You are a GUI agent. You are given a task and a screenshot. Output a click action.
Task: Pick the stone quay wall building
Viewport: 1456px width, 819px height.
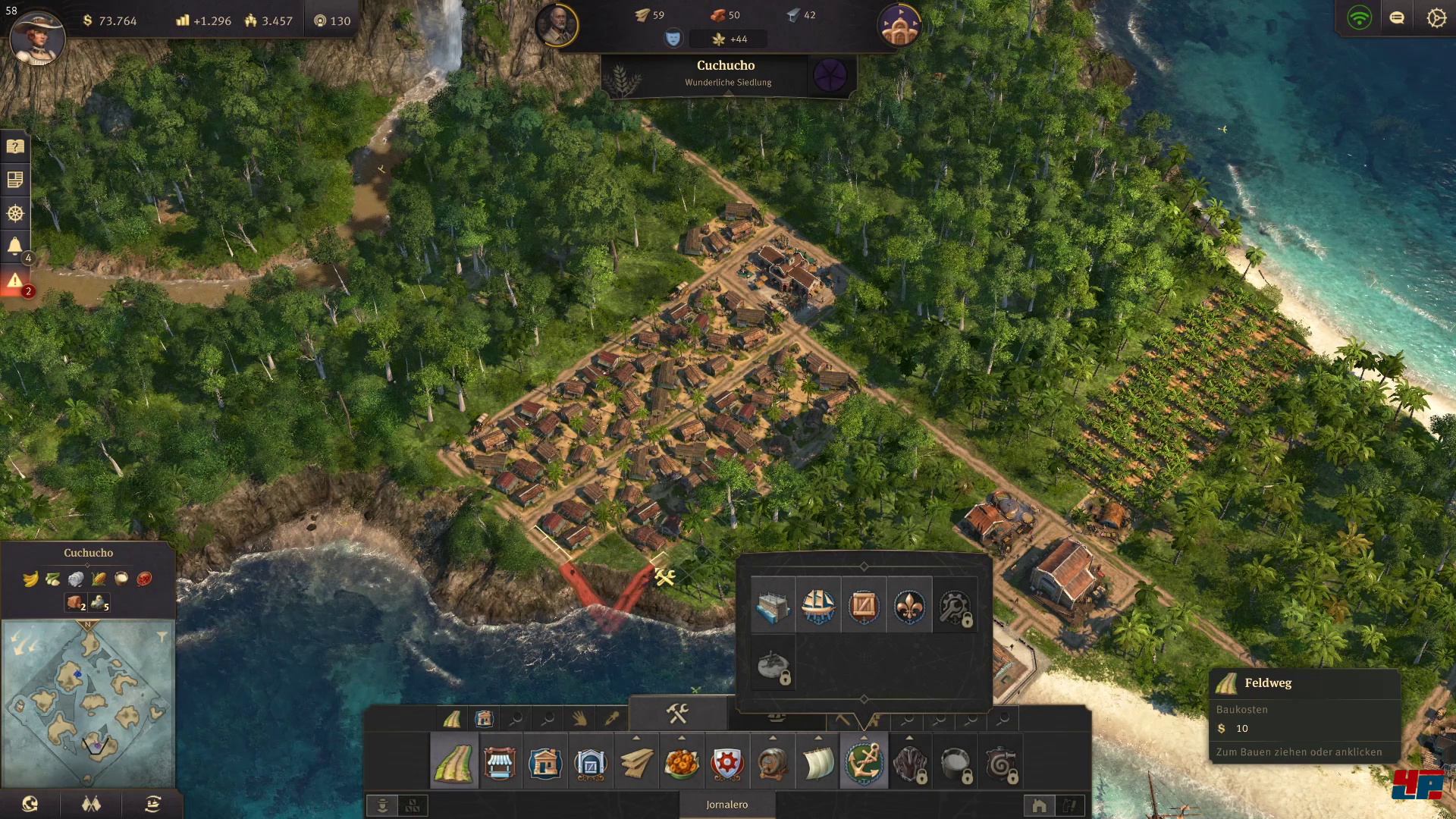[x=773, y=606]
